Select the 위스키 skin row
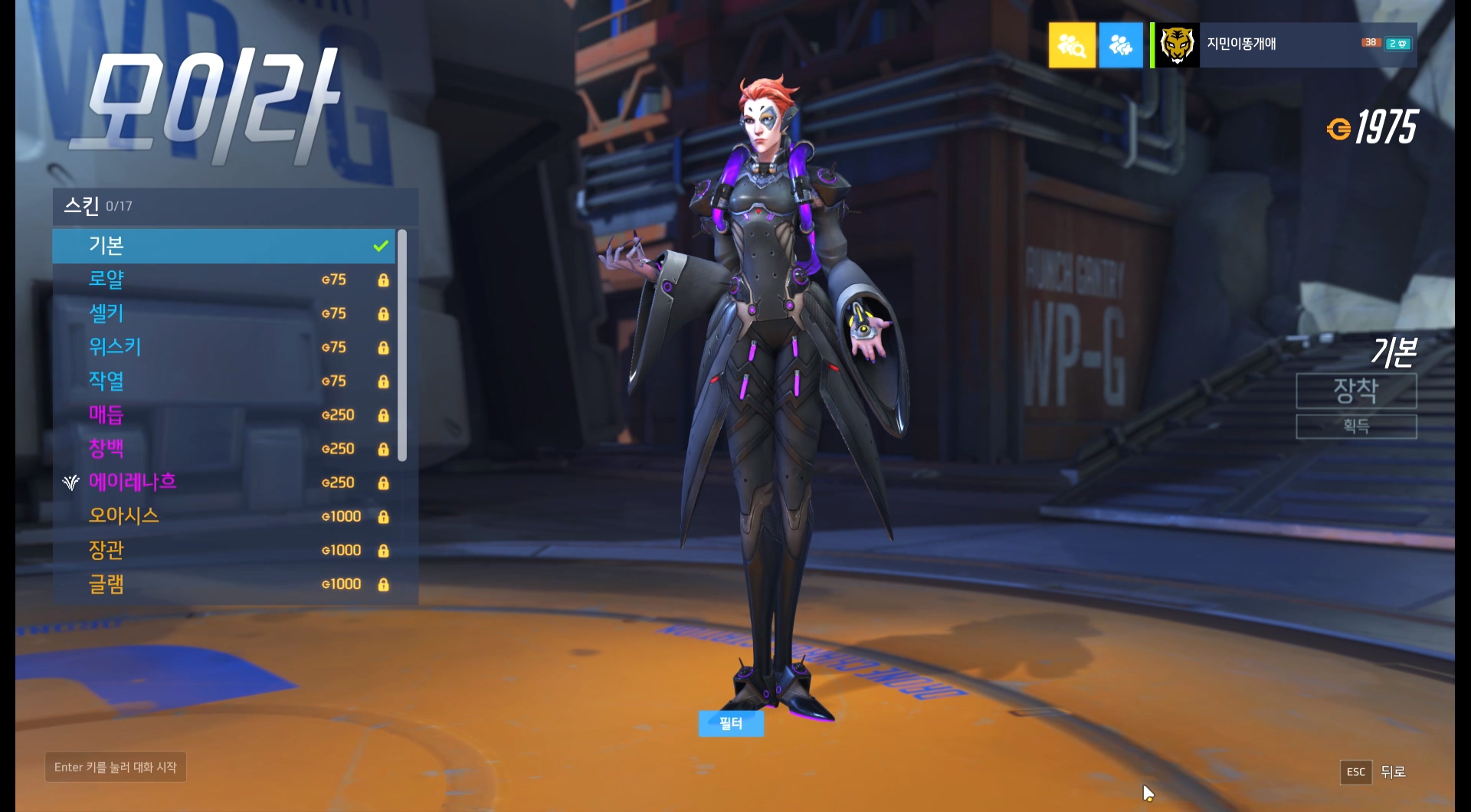The image size is (1471, 812). (x=222, y=347)
